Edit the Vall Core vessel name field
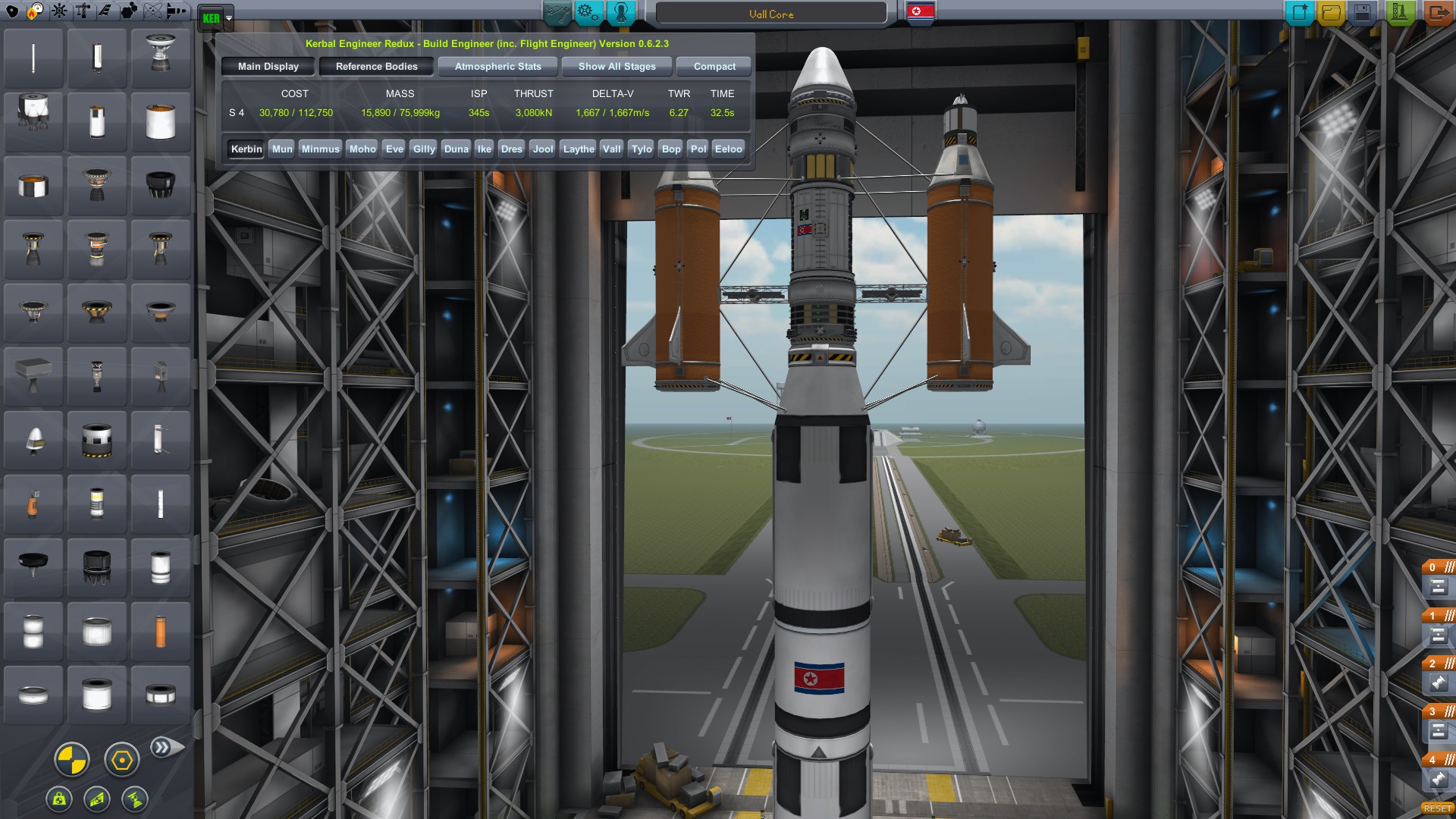Image resolution: width=1456 pixels, height=819 pixels. [770, 14]
